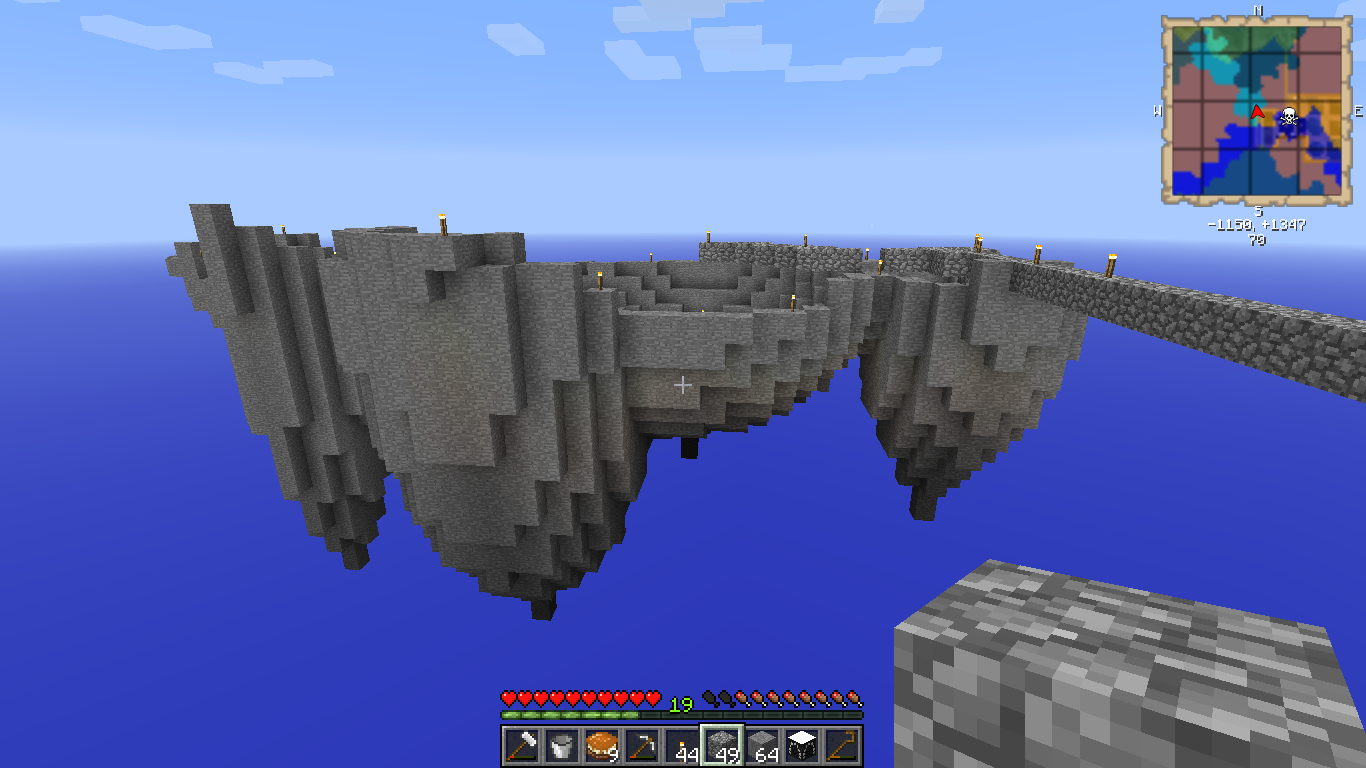Click the red player arrow on the minimap
This screenshot has width=1366, height=768.
(x=1257, y=111)
